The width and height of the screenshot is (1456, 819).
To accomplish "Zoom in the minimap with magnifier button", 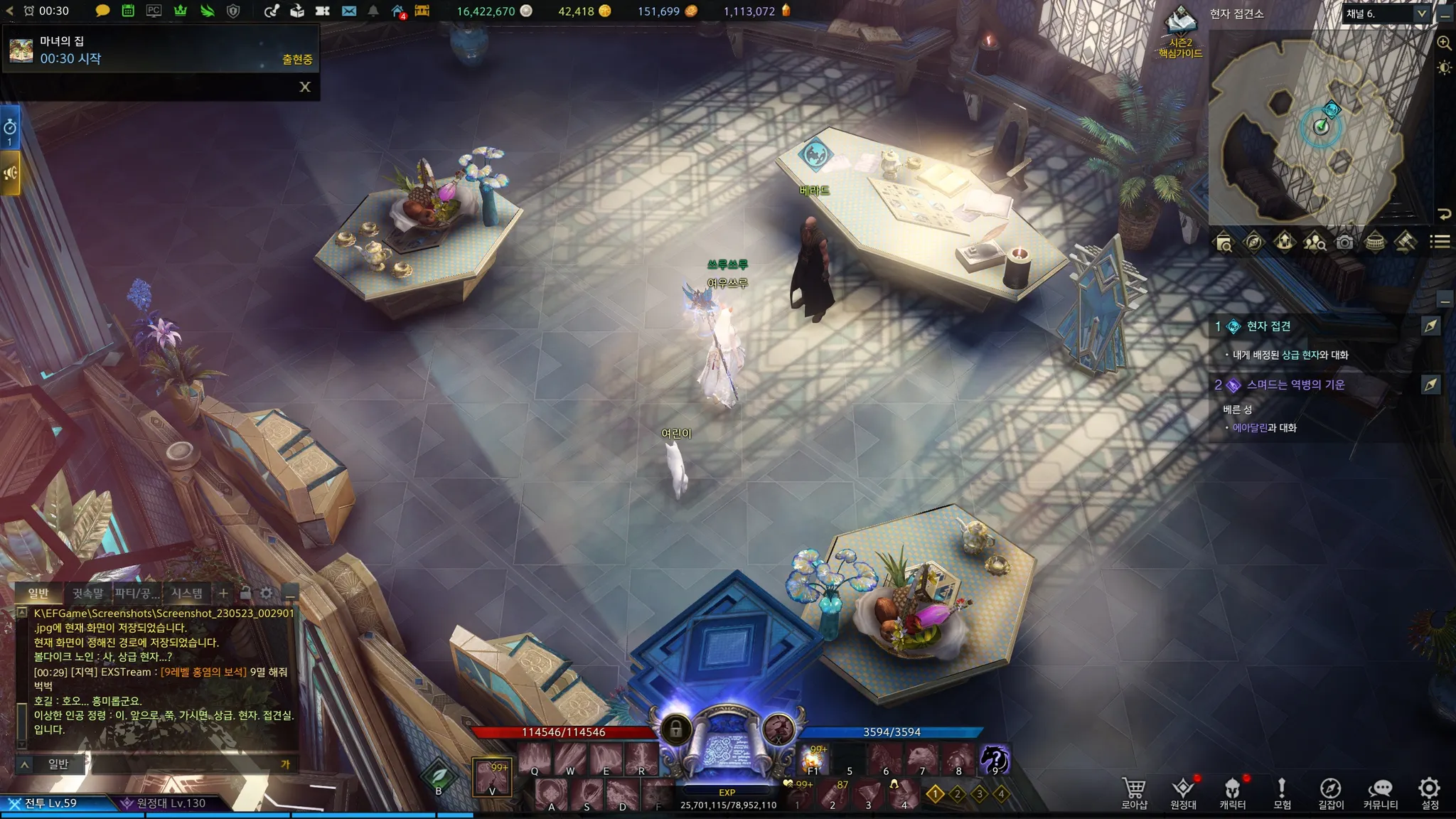I will (1444, 43).
